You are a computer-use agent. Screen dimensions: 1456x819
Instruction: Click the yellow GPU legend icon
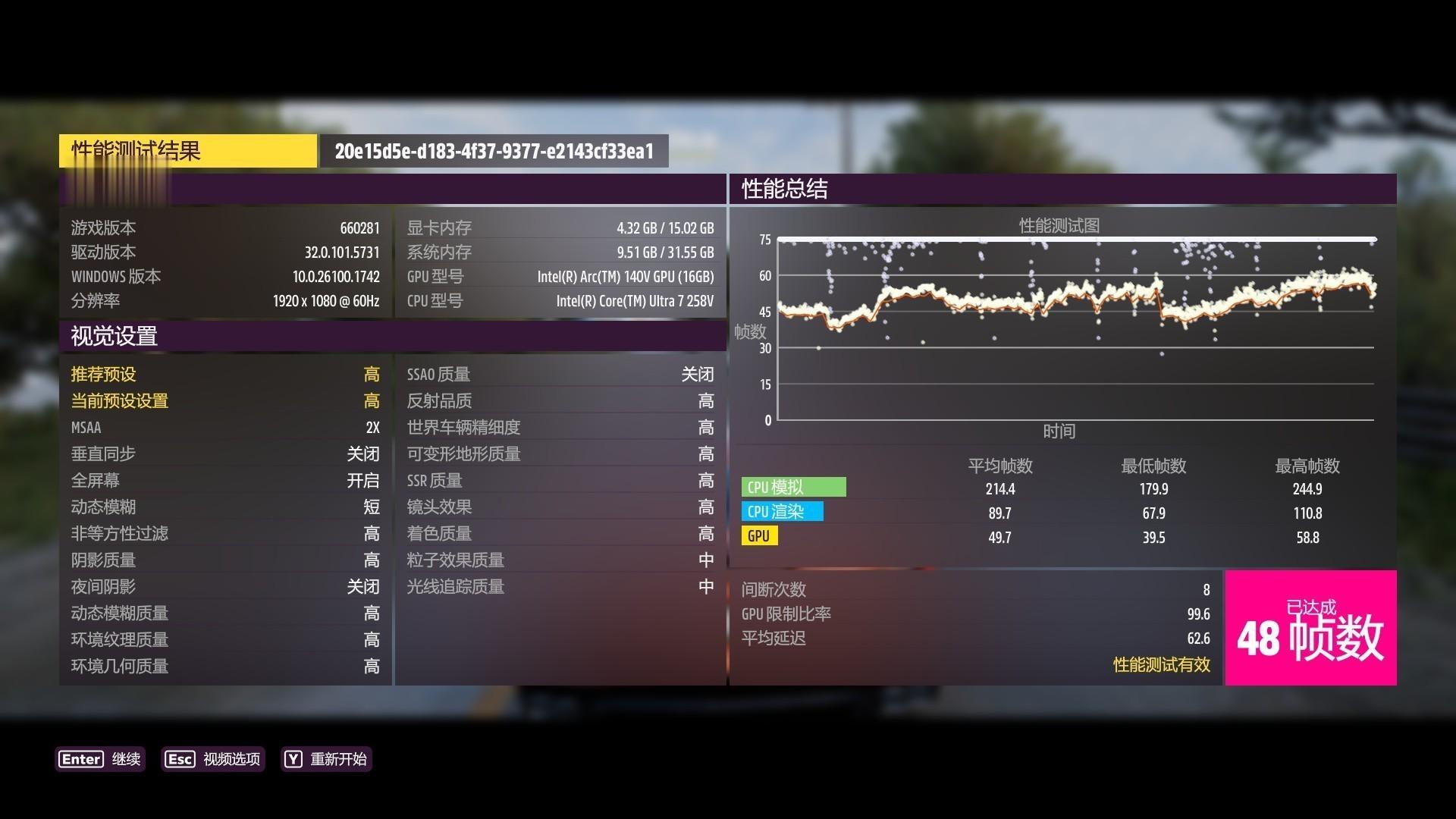[759, 536]
